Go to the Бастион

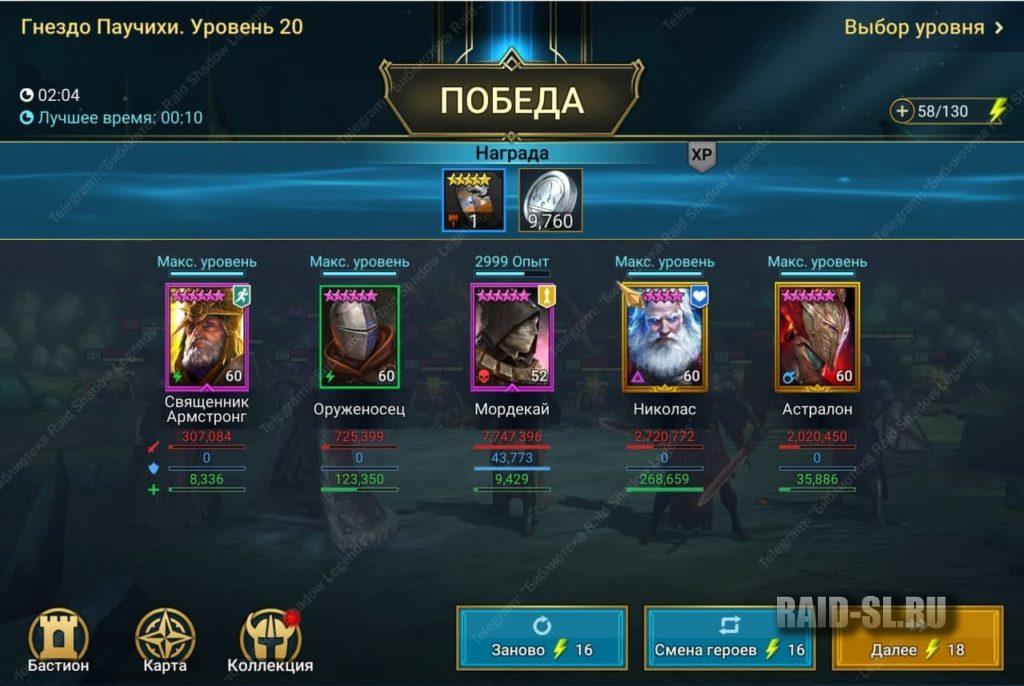58,638
